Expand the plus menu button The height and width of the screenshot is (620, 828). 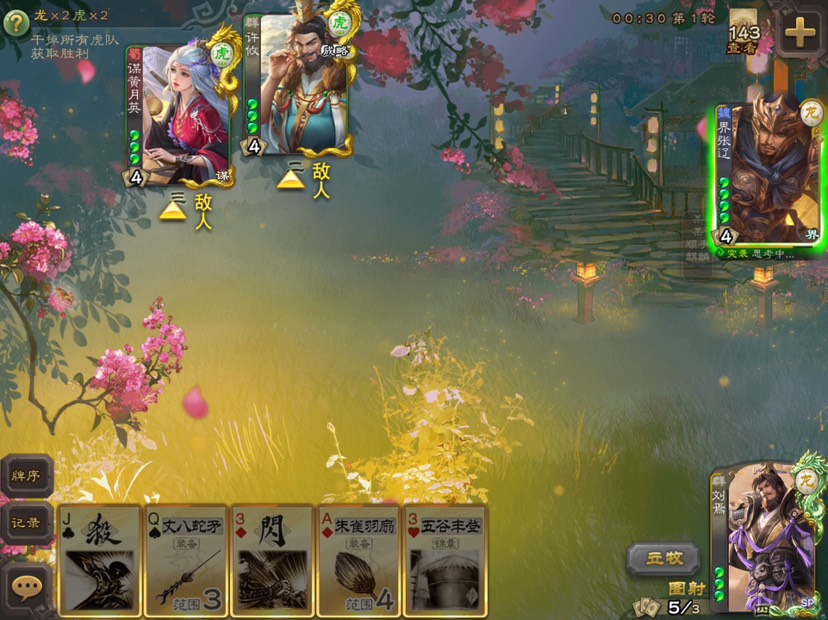click(x=800, y=33)
